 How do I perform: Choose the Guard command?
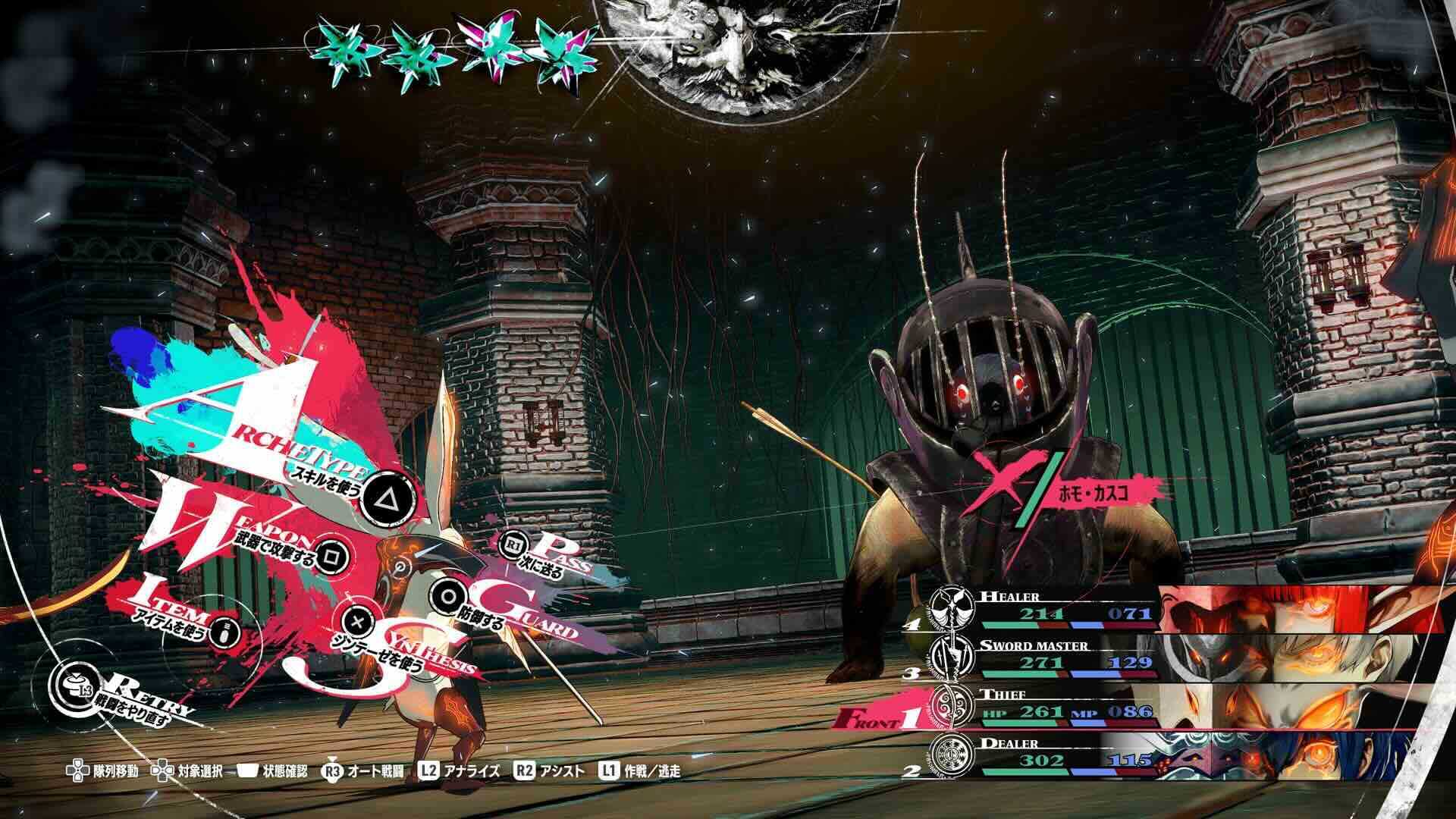tap(445, 595)
